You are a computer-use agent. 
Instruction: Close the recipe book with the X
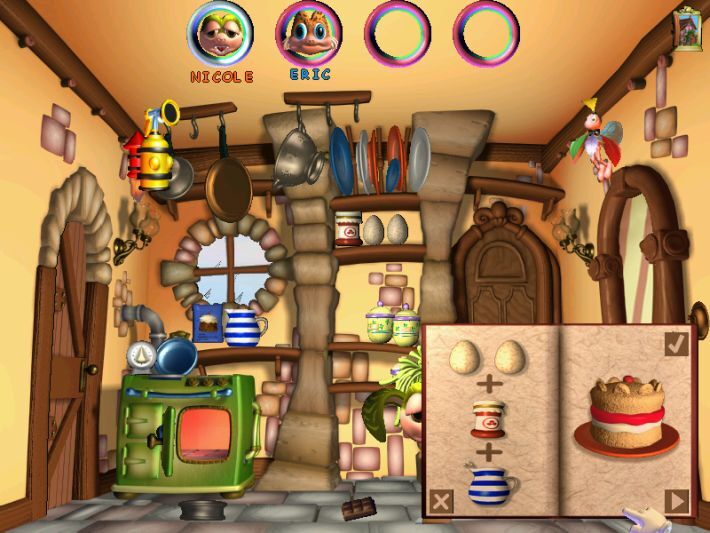[x=439, y=500]
